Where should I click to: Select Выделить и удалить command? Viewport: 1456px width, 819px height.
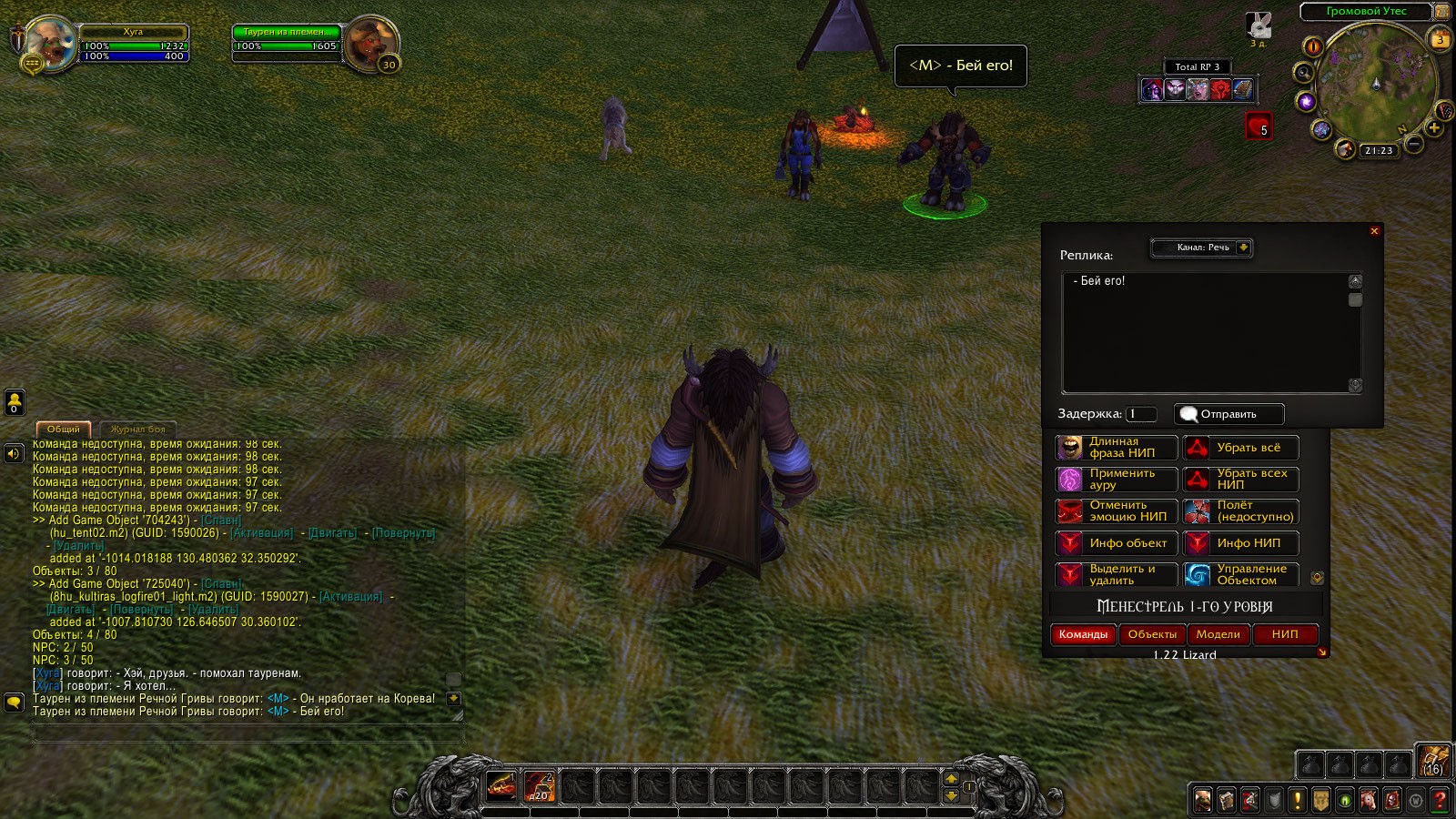click(1117, 575)
